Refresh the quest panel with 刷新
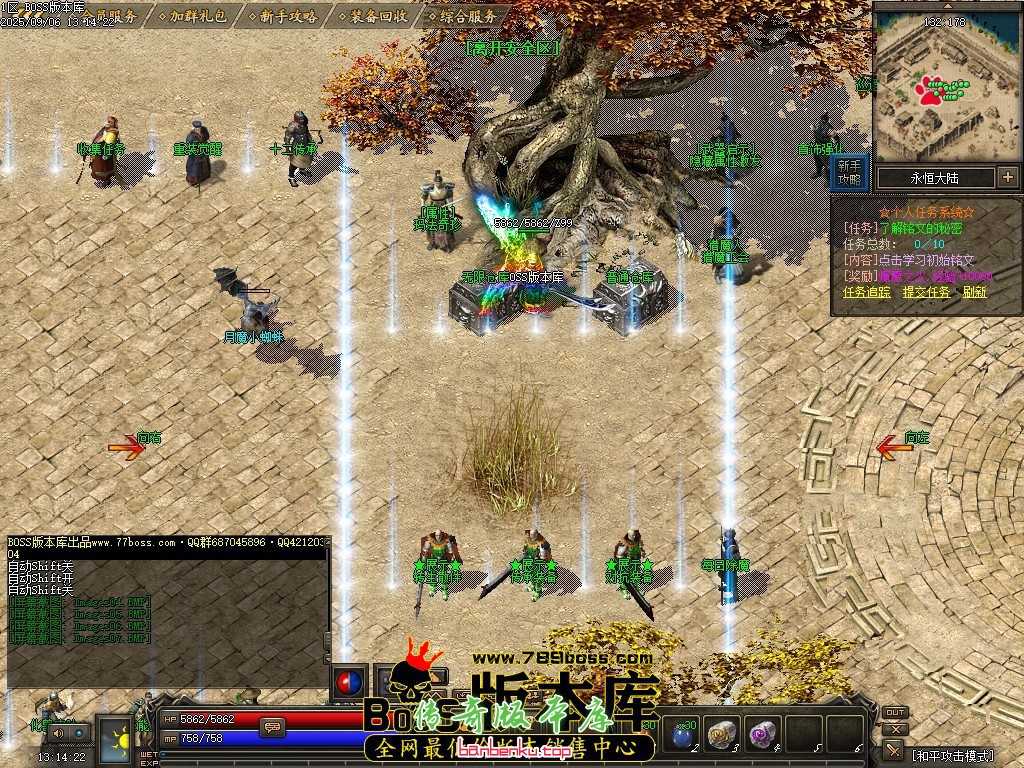Screen dimensions: 1024x768 (975, 292)
